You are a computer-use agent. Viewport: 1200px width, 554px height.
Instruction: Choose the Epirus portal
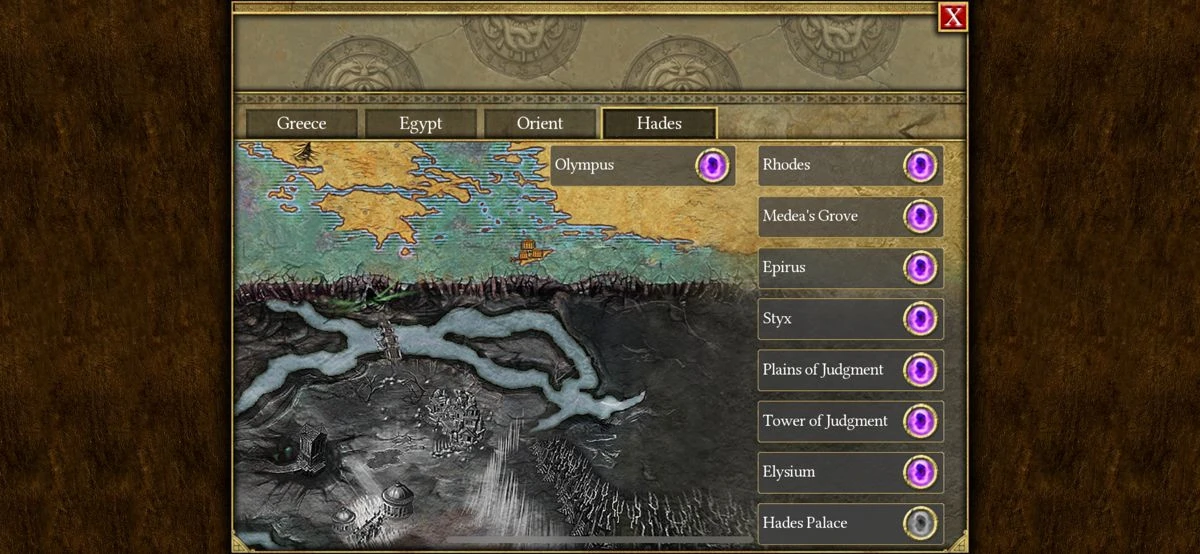click(850, 268)
